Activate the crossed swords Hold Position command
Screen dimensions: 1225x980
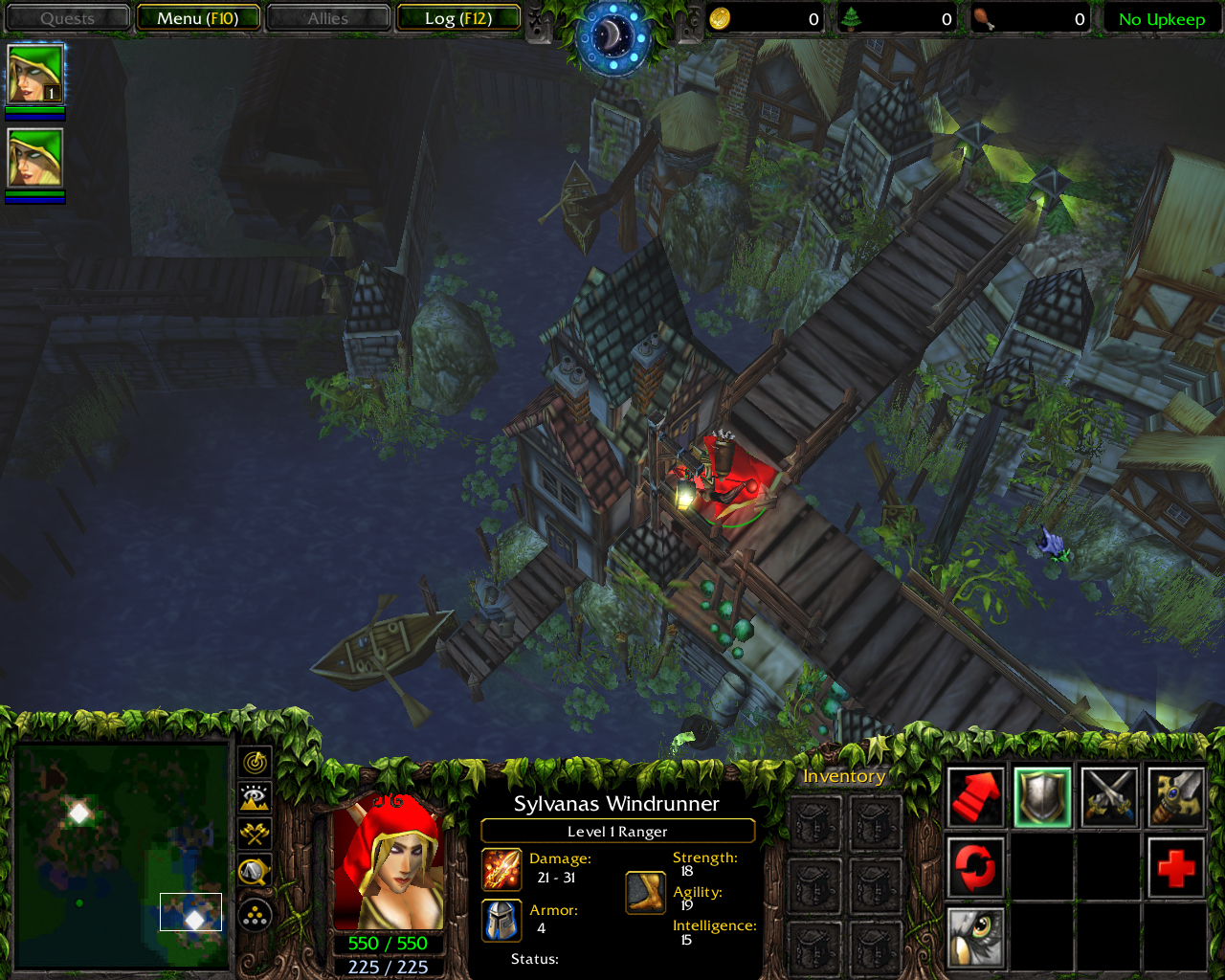click(1109, 797)
